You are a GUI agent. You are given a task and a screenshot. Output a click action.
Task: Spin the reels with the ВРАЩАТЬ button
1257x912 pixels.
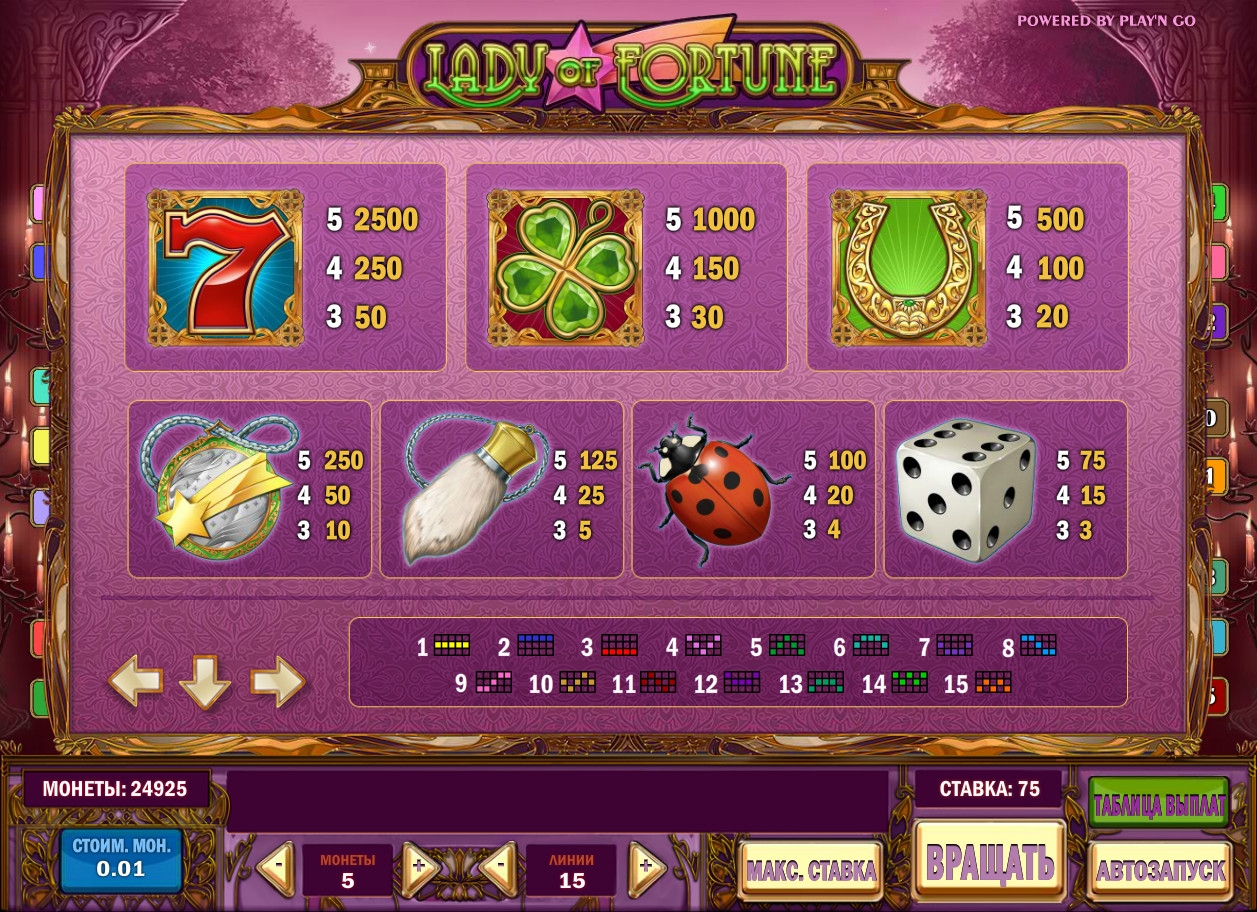[989, 860]
